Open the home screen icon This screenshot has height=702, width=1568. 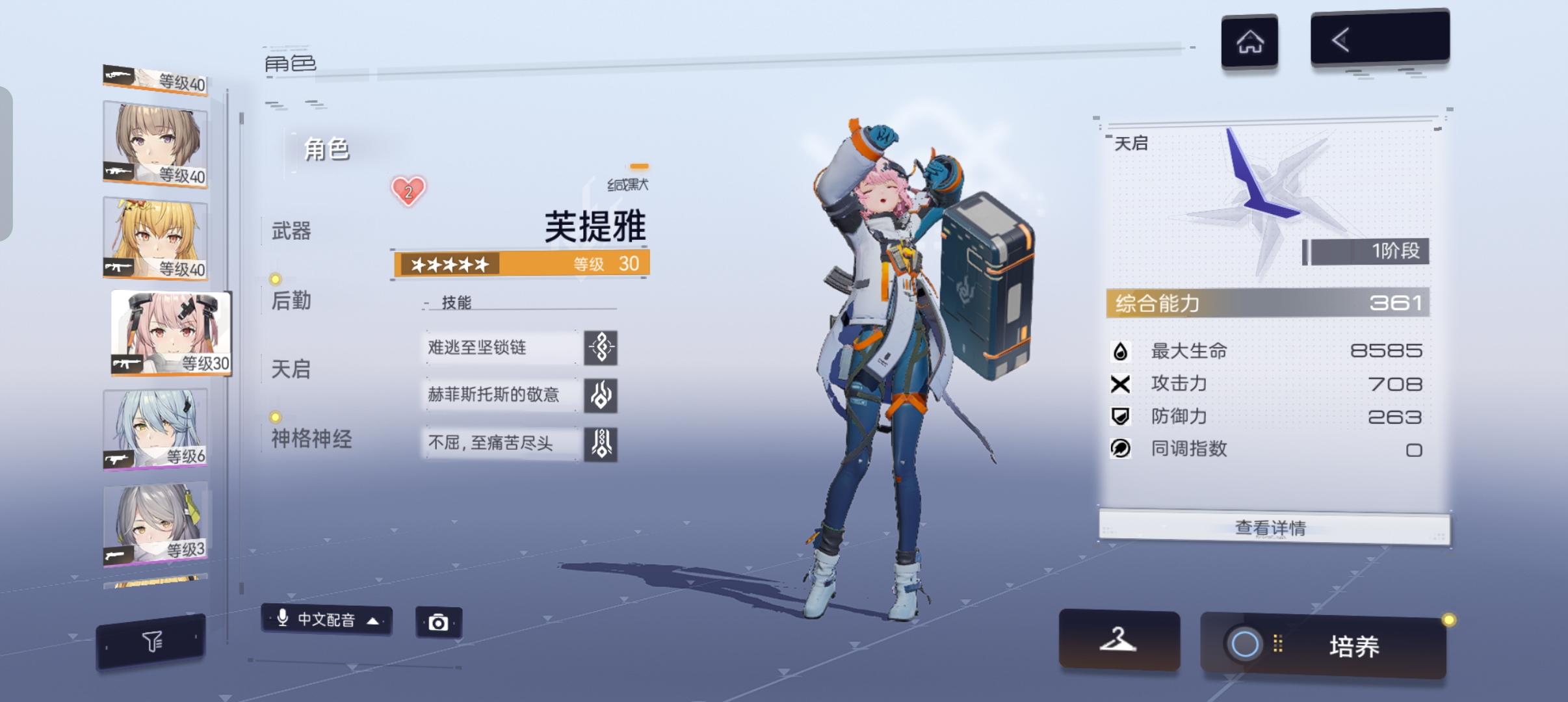click(x=1249, y=40)
